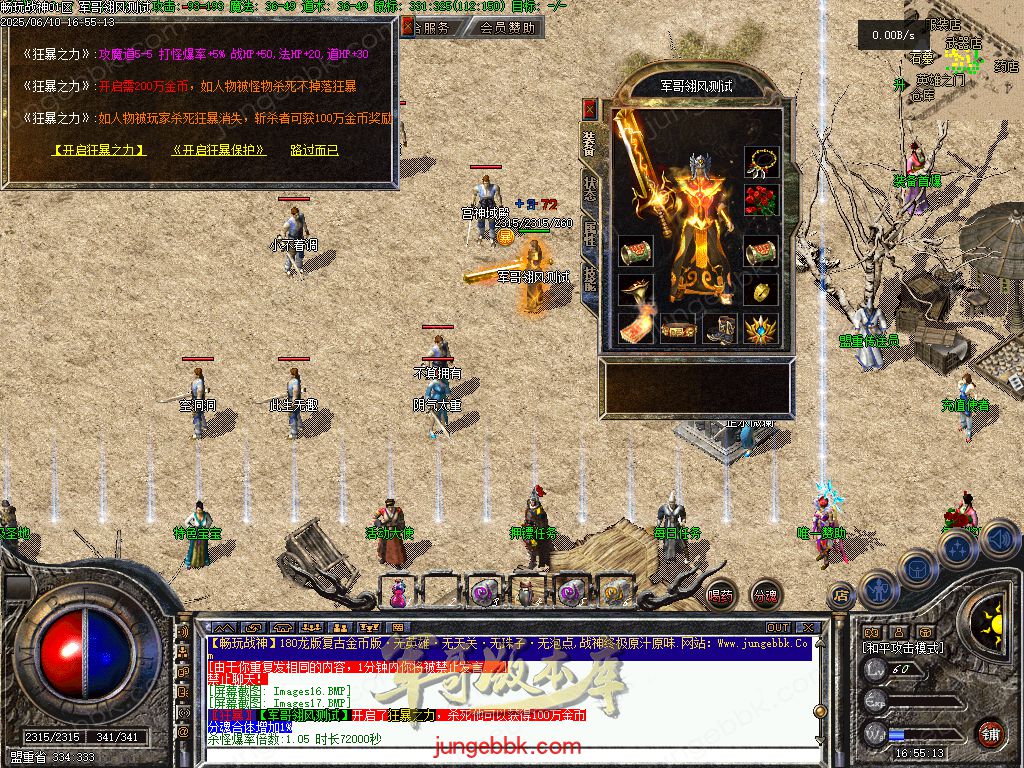Switch to the 状态 tab
1024x768 pixels.
[x=590, y=191]
